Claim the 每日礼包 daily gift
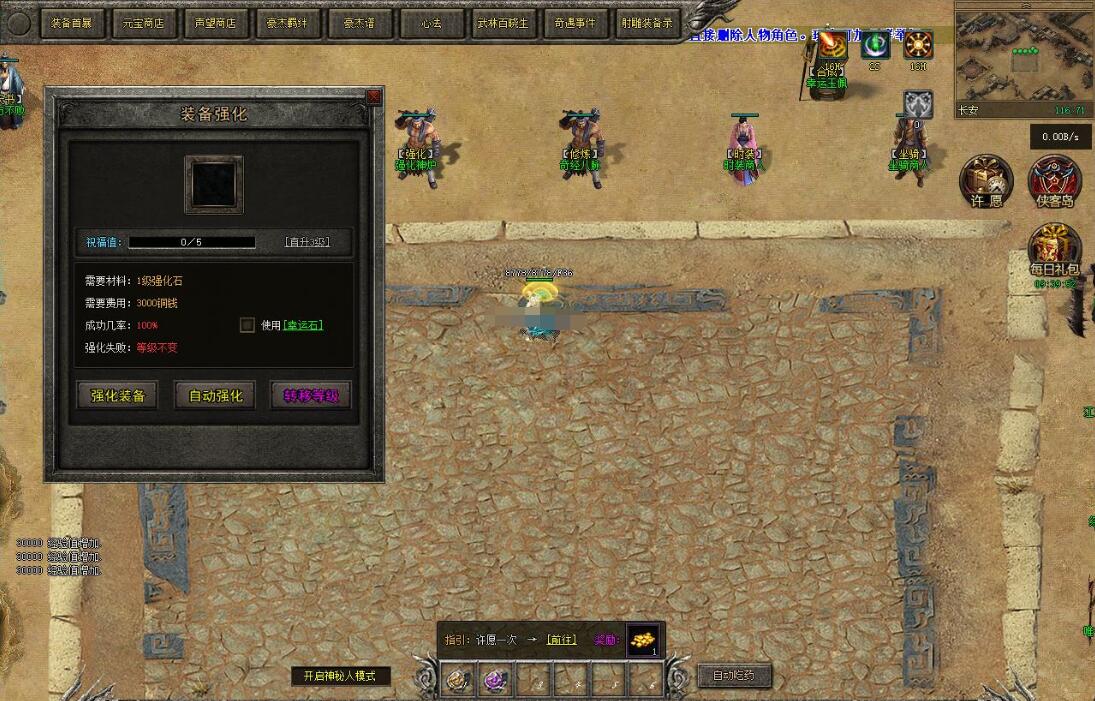The height and width of the screenshot is (701, 1095). 1056,252
